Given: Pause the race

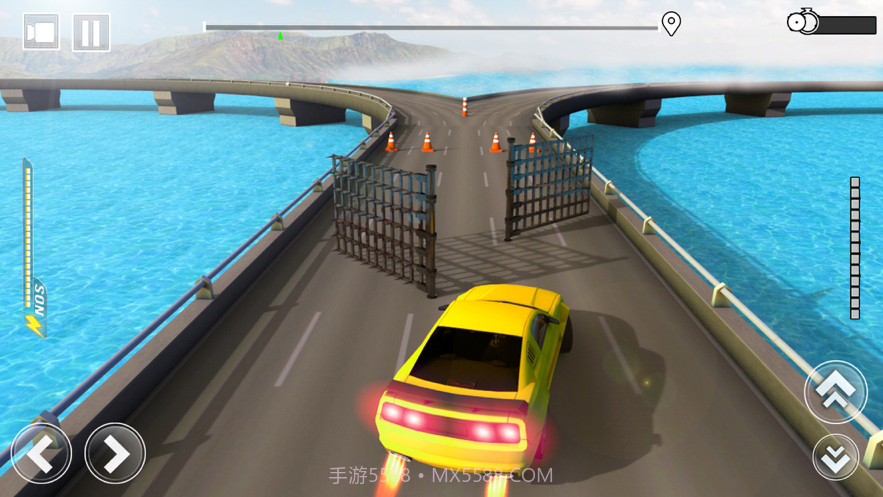Looking at the screenshot, I should pyautogui.click(x=91, y=33).
